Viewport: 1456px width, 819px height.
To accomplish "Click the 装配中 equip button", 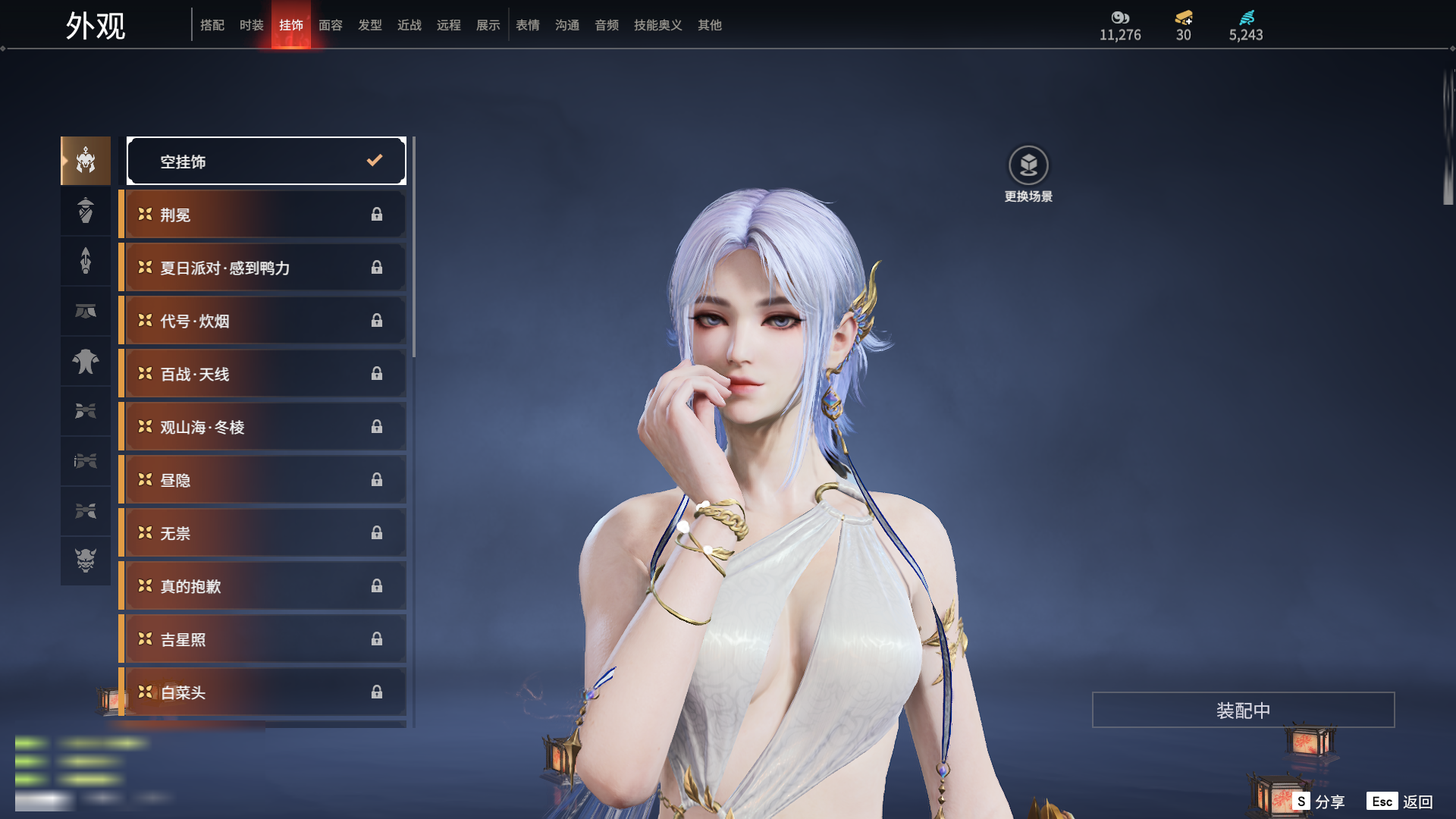I will (x=1243, y=710).
